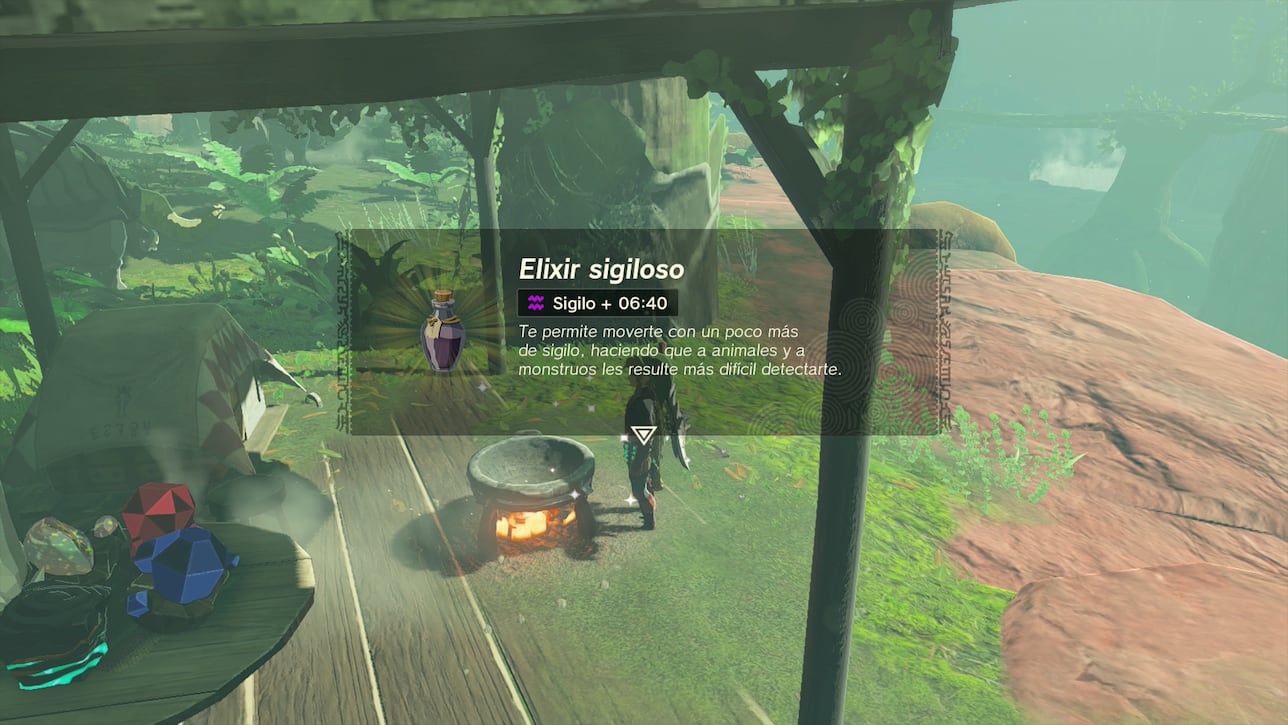Viewport: 1288px width, 725px height.
Task: Select the Elixir sigiloso title text
Action: [x=601, y=268]
